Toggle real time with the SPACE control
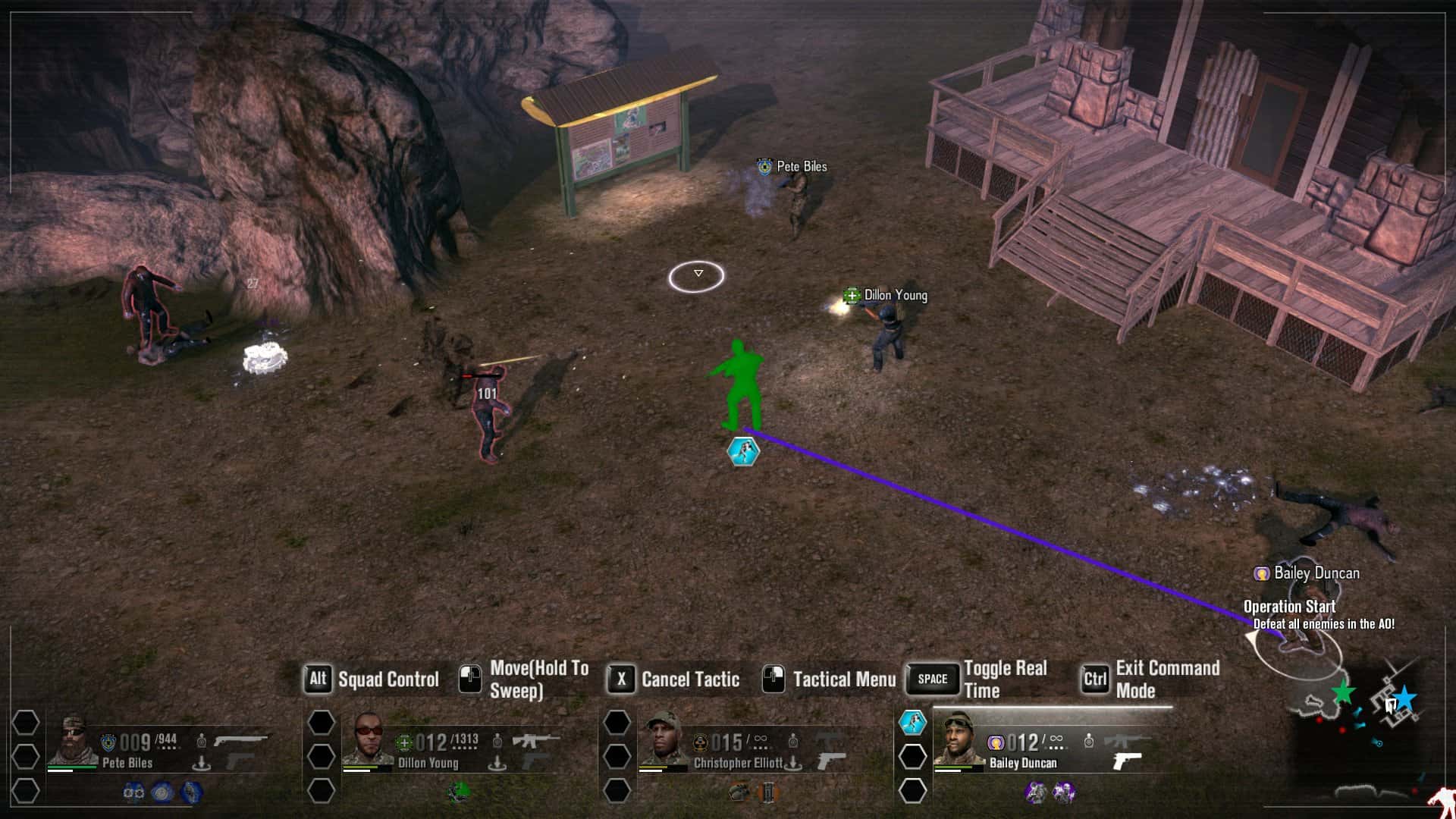The image size is (1456, 819). [x=932, y=679]
